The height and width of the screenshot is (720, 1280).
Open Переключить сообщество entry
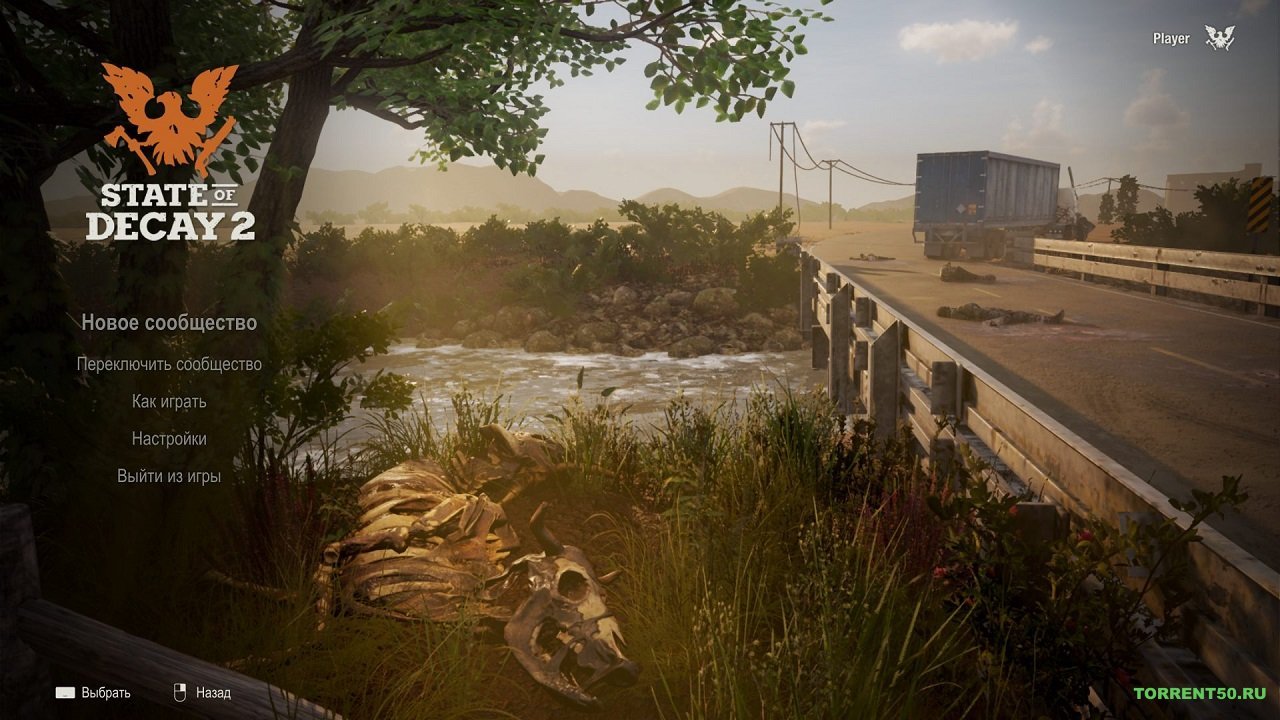(x=168, y=364)
